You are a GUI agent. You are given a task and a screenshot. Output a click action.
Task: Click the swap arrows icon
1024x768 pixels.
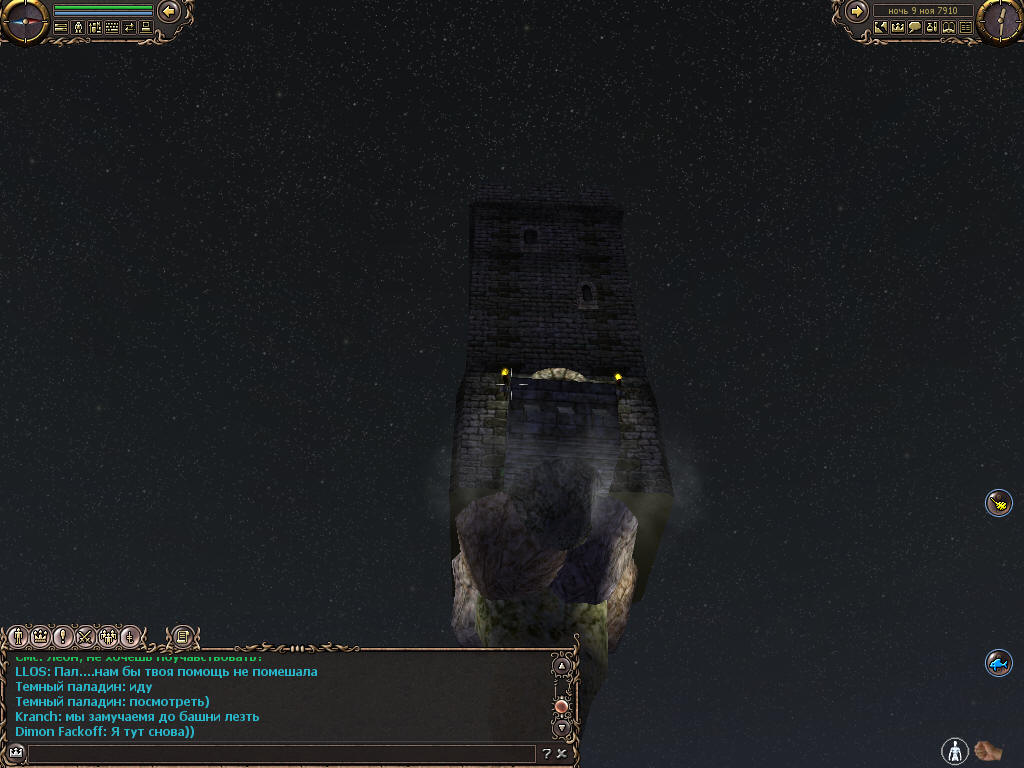click(x=128, y=28)
